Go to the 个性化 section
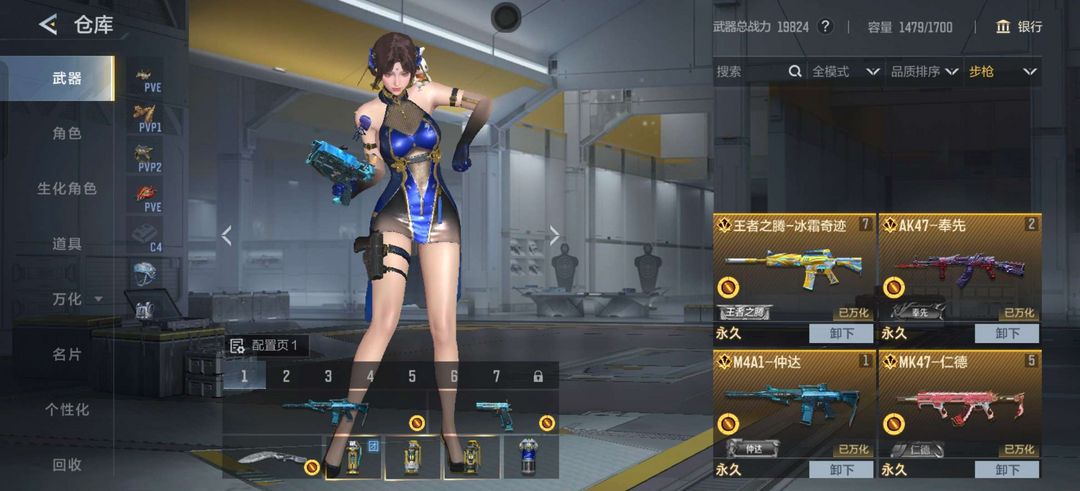Image resolution: width=1080 pixels, height=491 pixels. (x=66, y=409)
